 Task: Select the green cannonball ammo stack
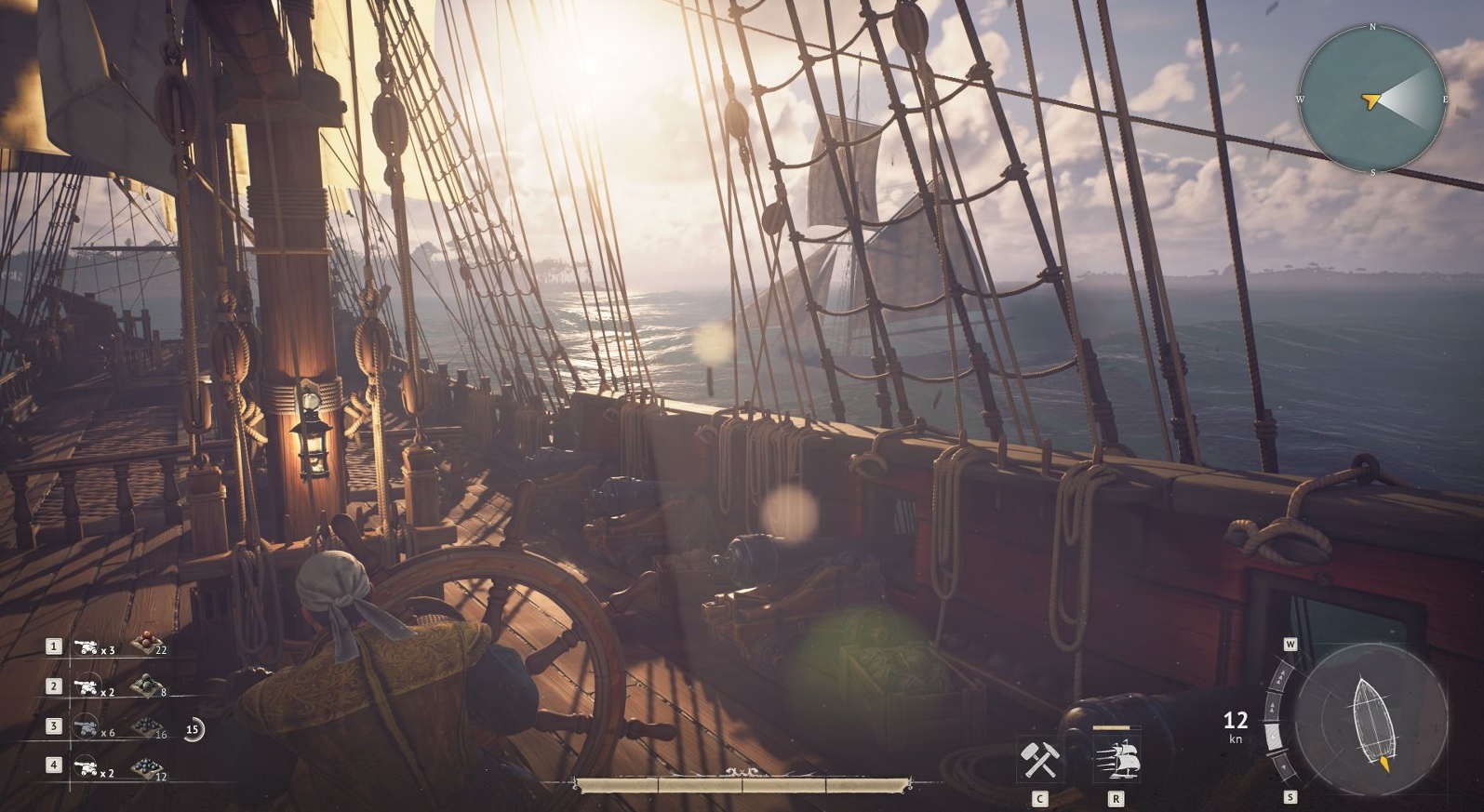(144, 686)
